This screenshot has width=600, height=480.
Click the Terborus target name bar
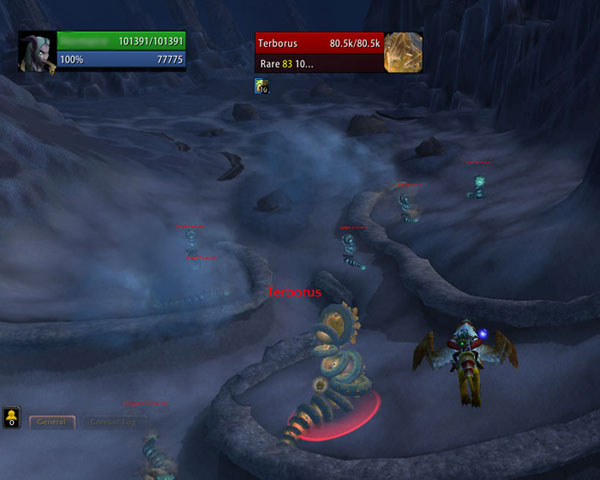319,43
